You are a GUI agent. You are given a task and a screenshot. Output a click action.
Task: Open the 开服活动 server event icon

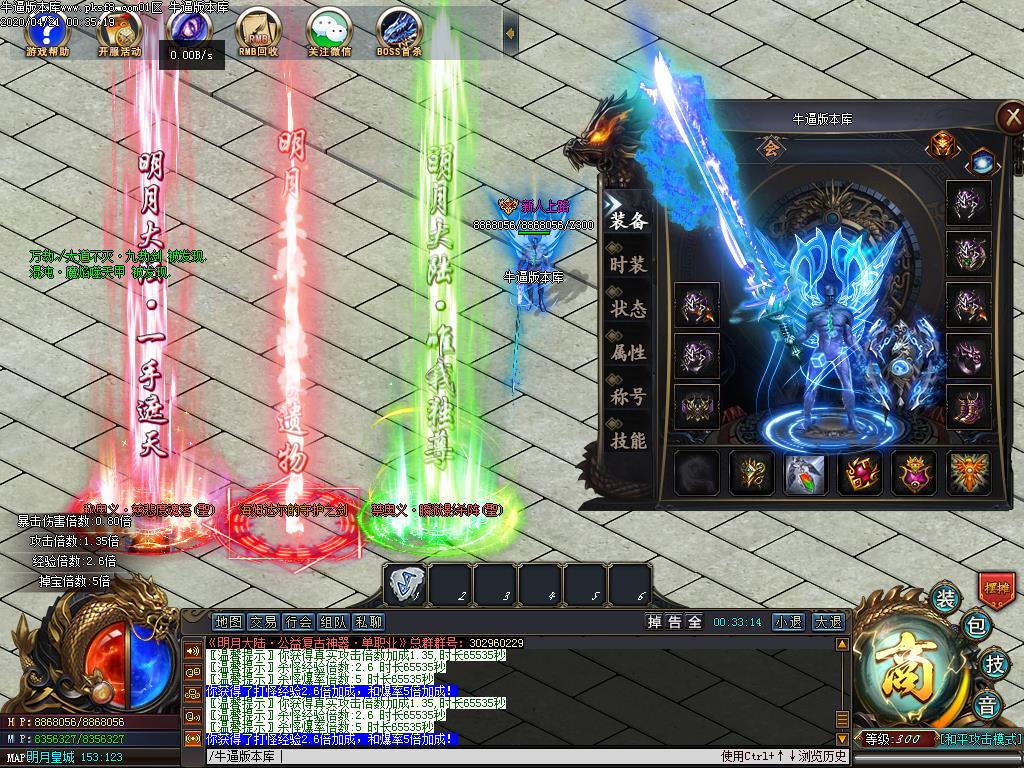(x=118, y=33)
